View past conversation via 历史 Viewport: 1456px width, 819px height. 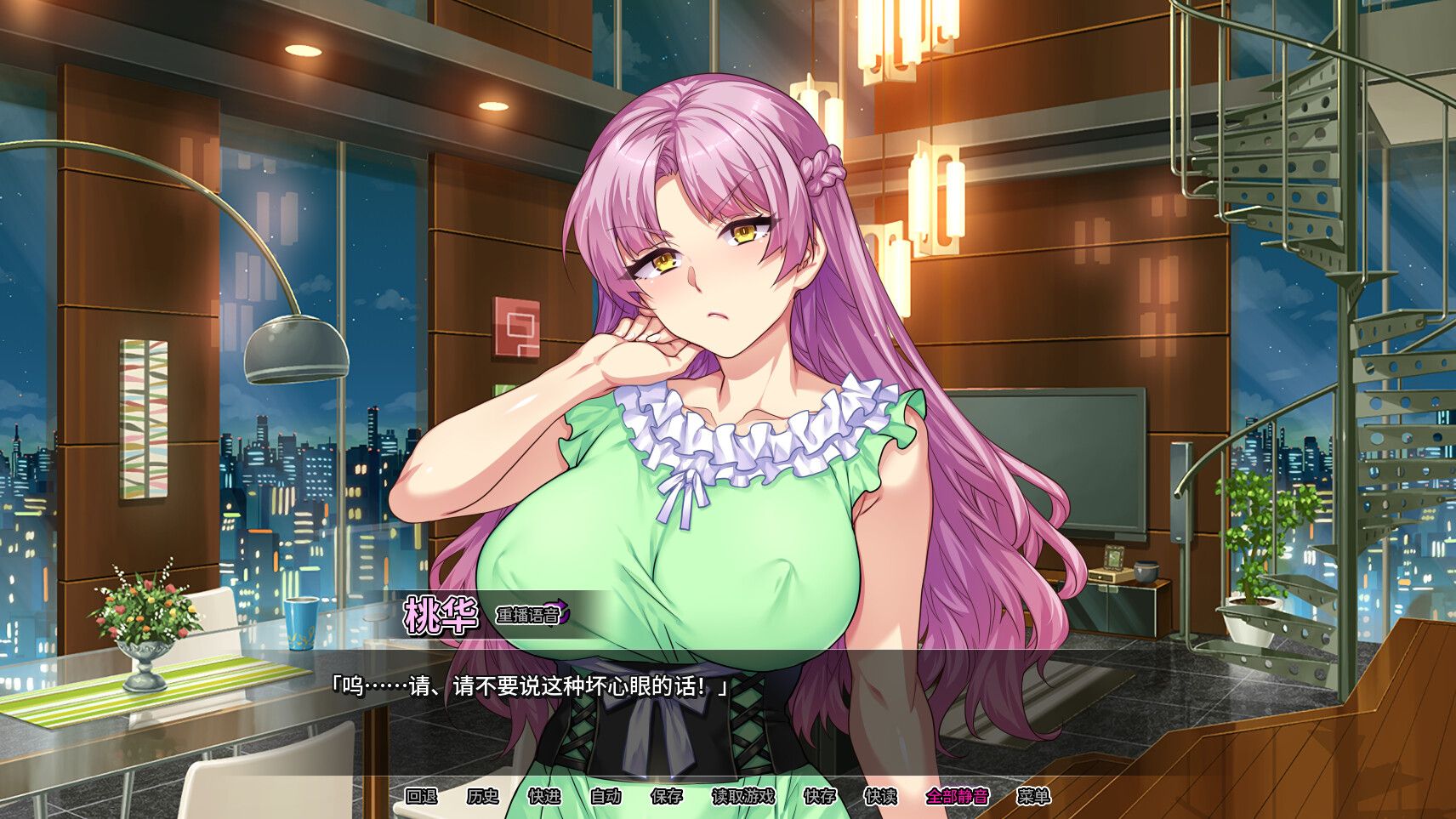point(484,799)
